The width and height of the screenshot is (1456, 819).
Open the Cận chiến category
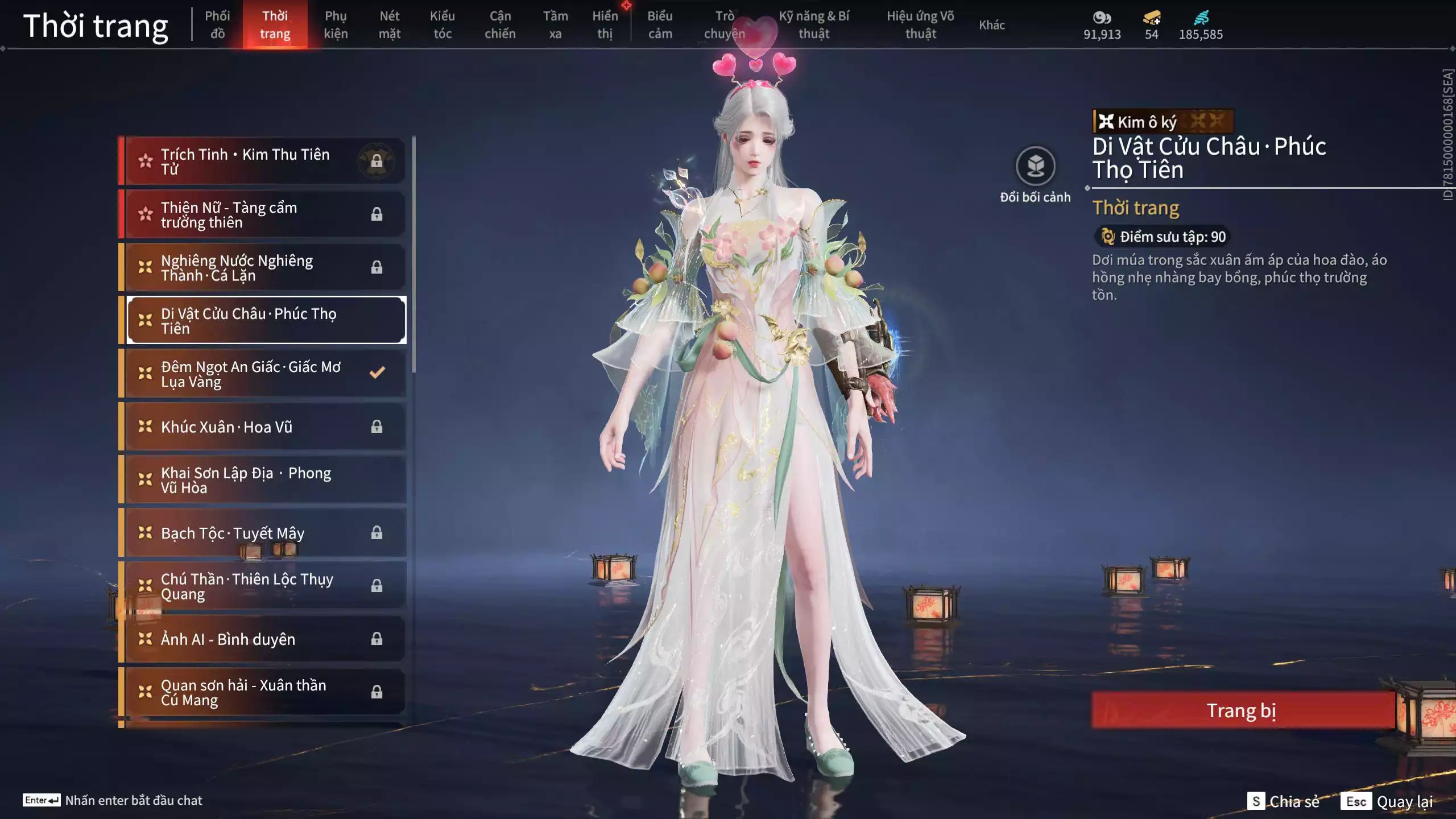click(500, 24)
